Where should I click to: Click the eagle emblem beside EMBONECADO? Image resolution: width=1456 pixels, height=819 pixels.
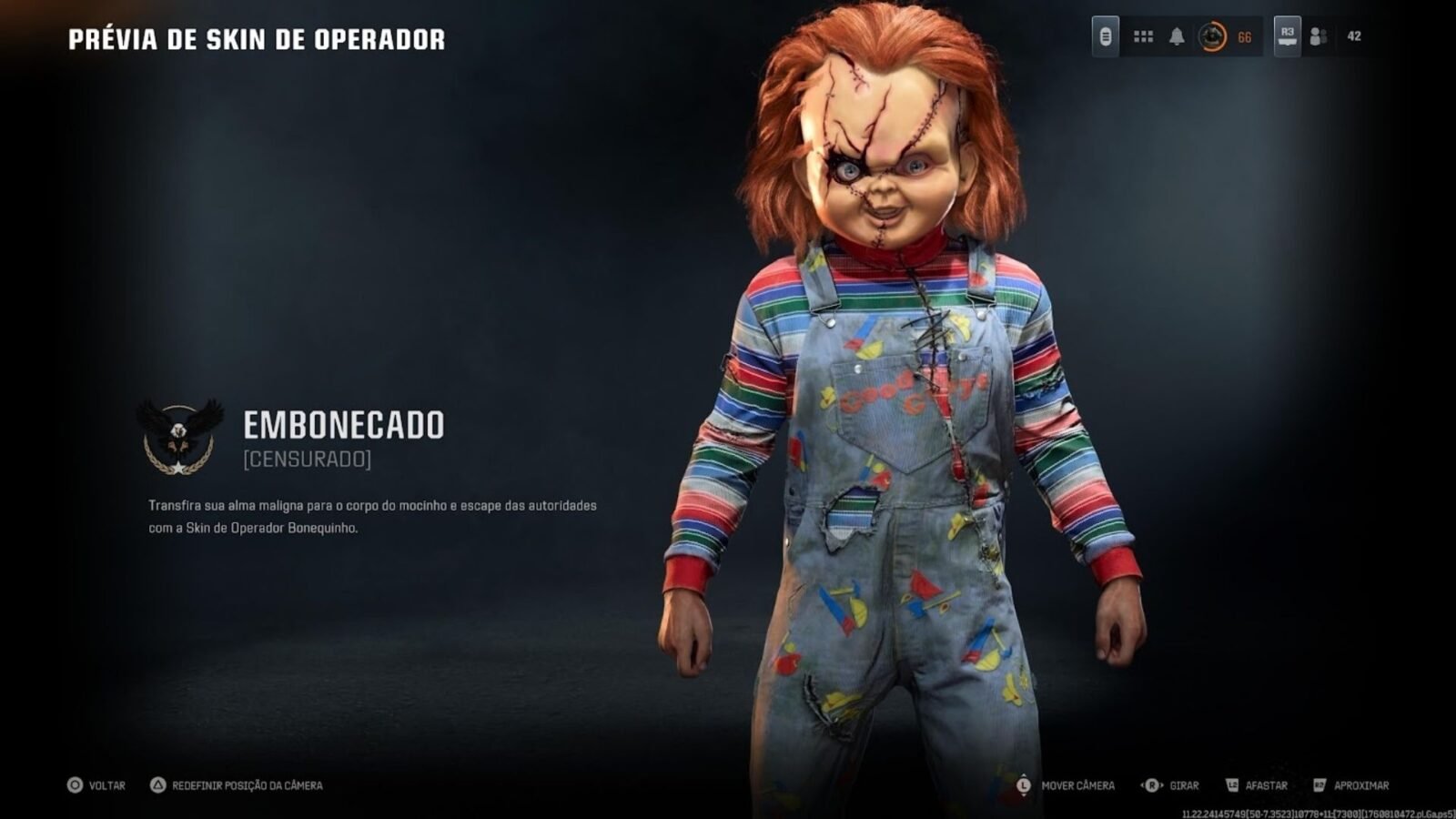(x=178, y=434)
